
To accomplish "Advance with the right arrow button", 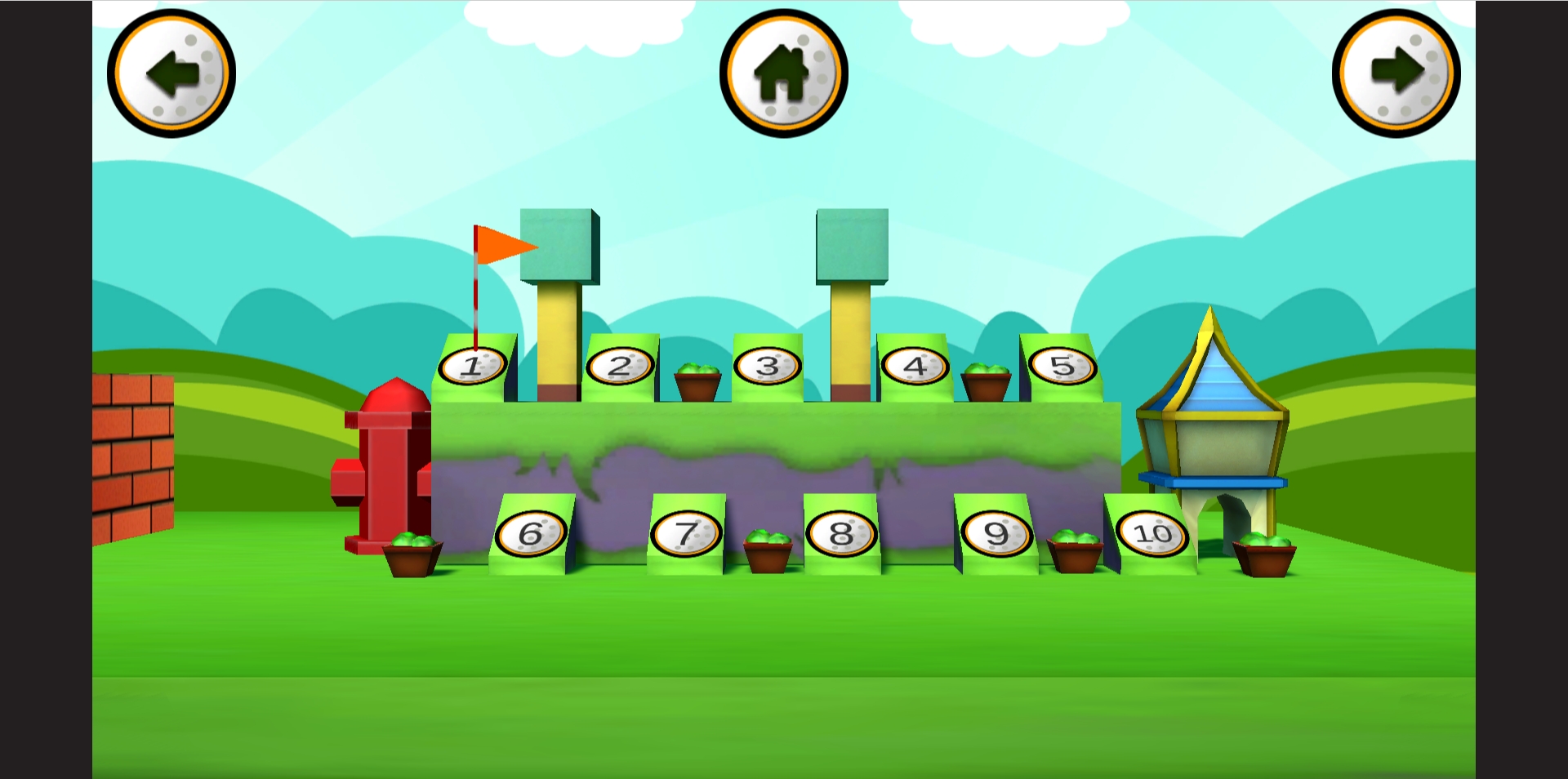I will point(1396,73).
